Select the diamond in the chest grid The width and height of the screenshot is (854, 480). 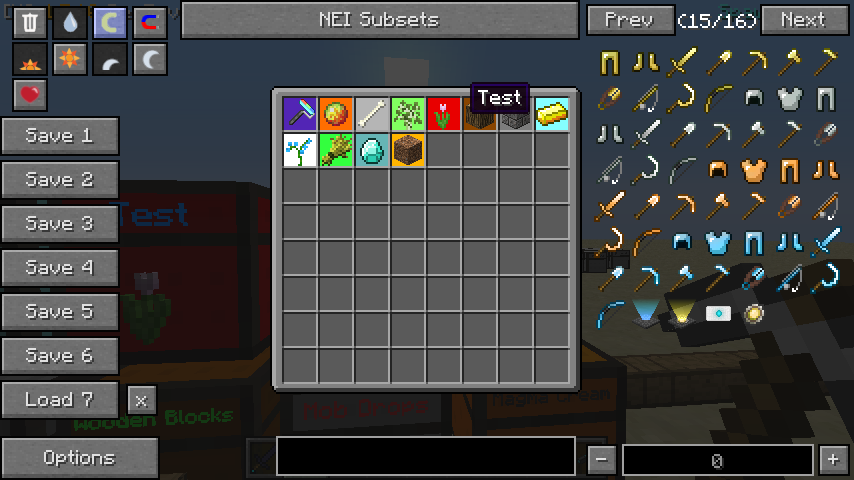[x=372, y=151]
